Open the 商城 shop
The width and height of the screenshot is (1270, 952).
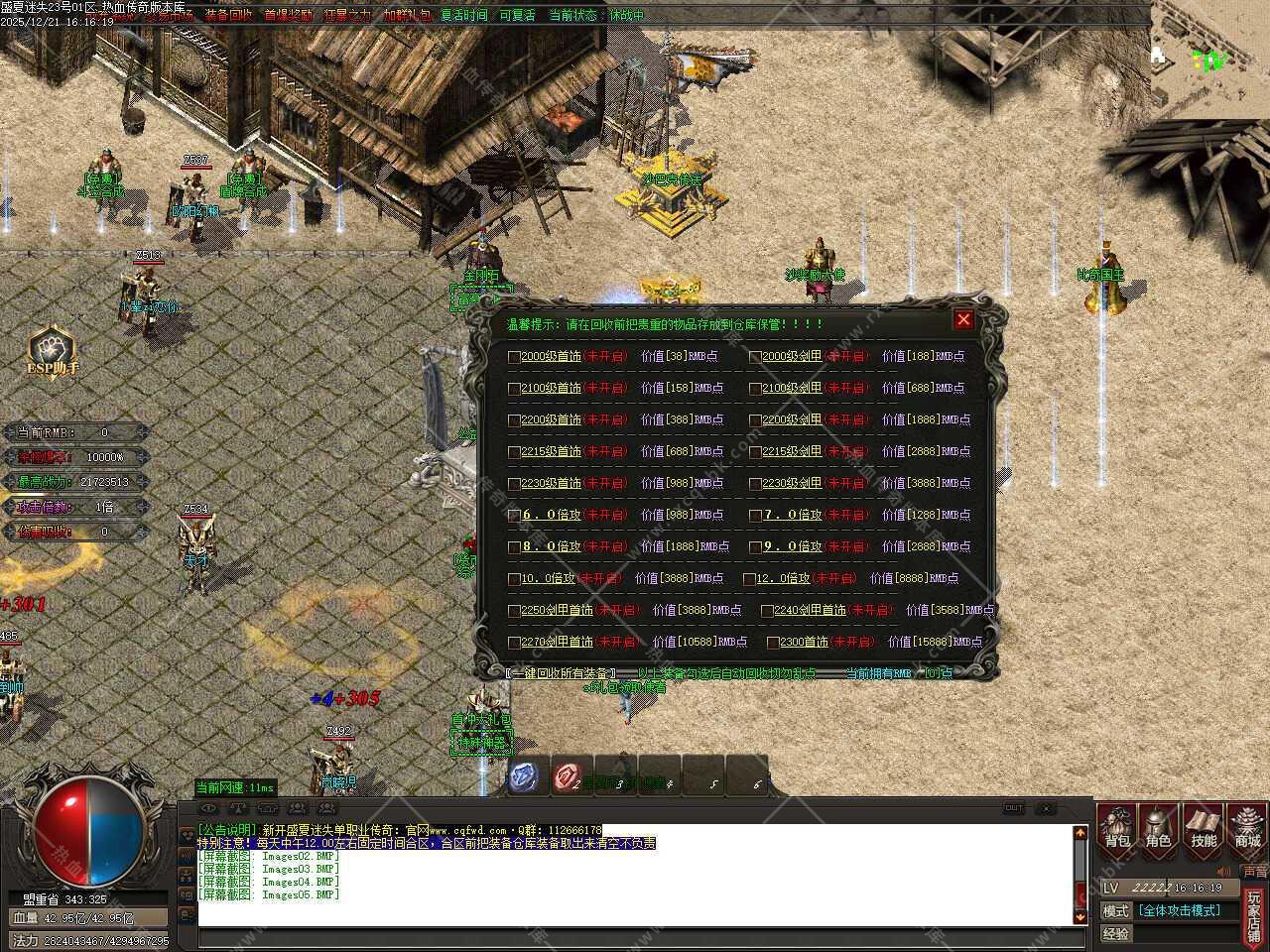[1247, 827]
